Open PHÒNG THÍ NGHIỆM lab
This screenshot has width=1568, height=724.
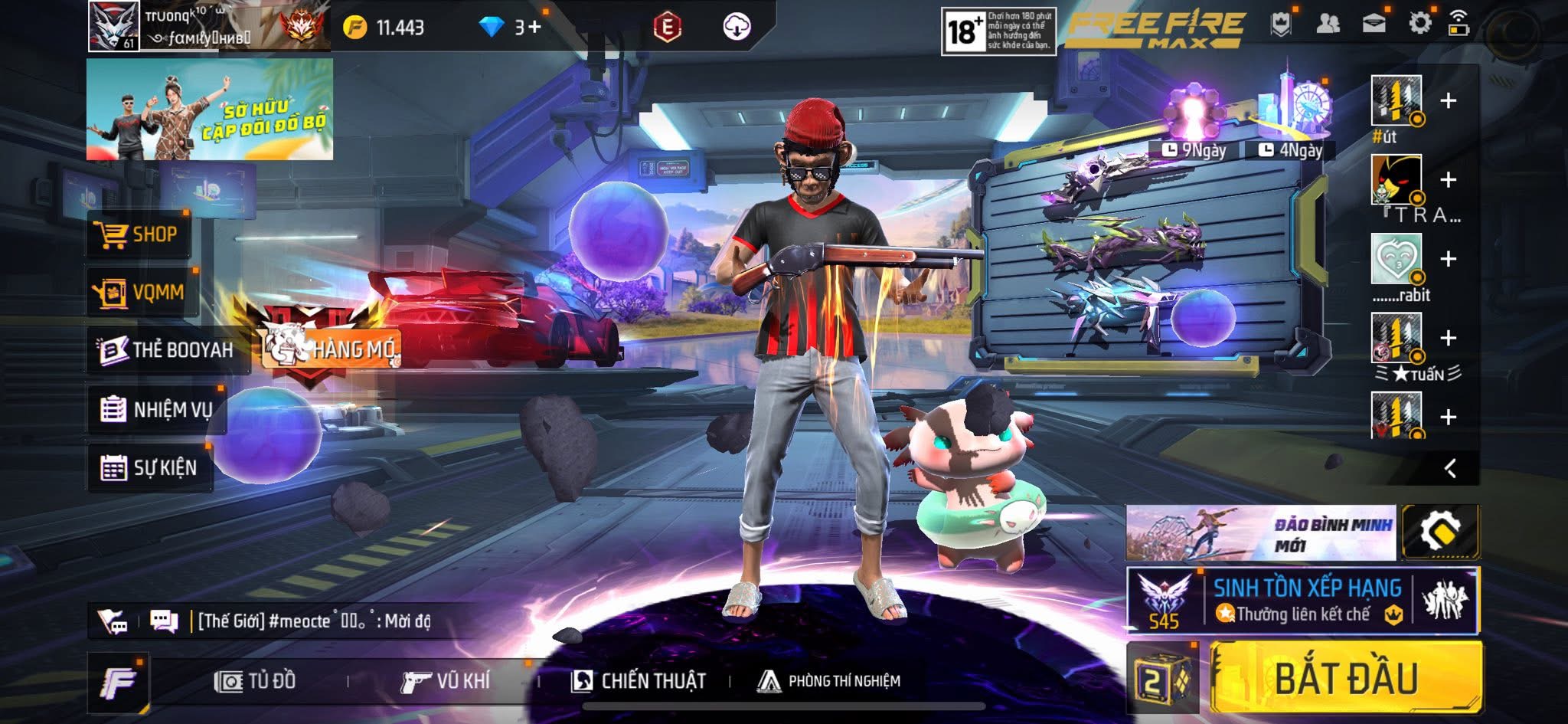tap(828, 681)
